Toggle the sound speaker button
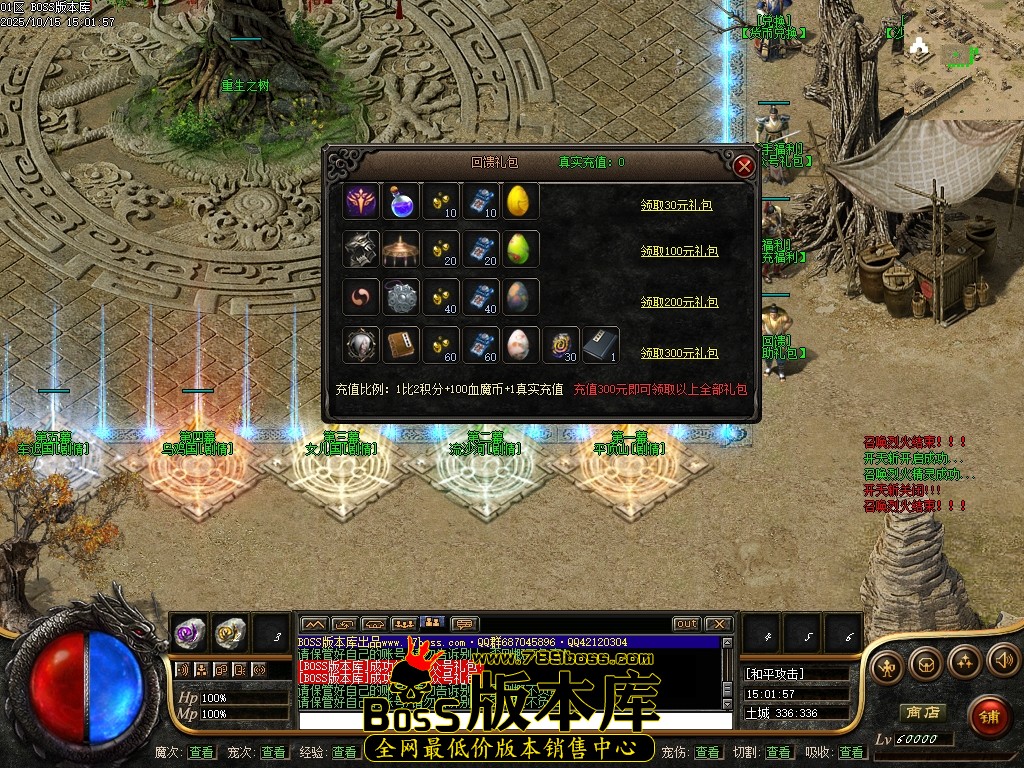Viewport: 1024px width, 768px height. (1003, 660)
